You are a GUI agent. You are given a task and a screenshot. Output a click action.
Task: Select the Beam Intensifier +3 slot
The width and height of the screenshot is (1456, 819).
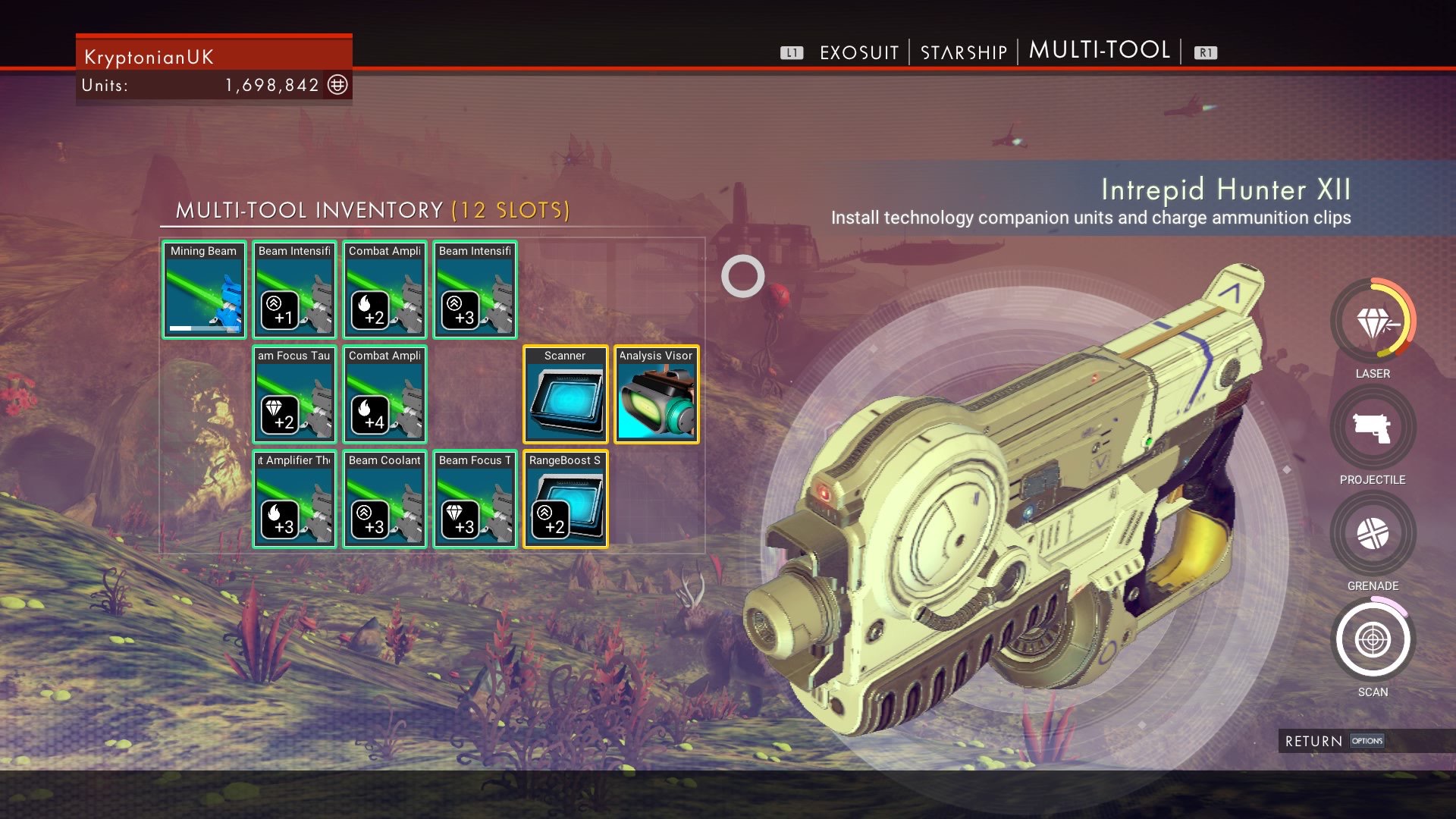coord(475,290)
